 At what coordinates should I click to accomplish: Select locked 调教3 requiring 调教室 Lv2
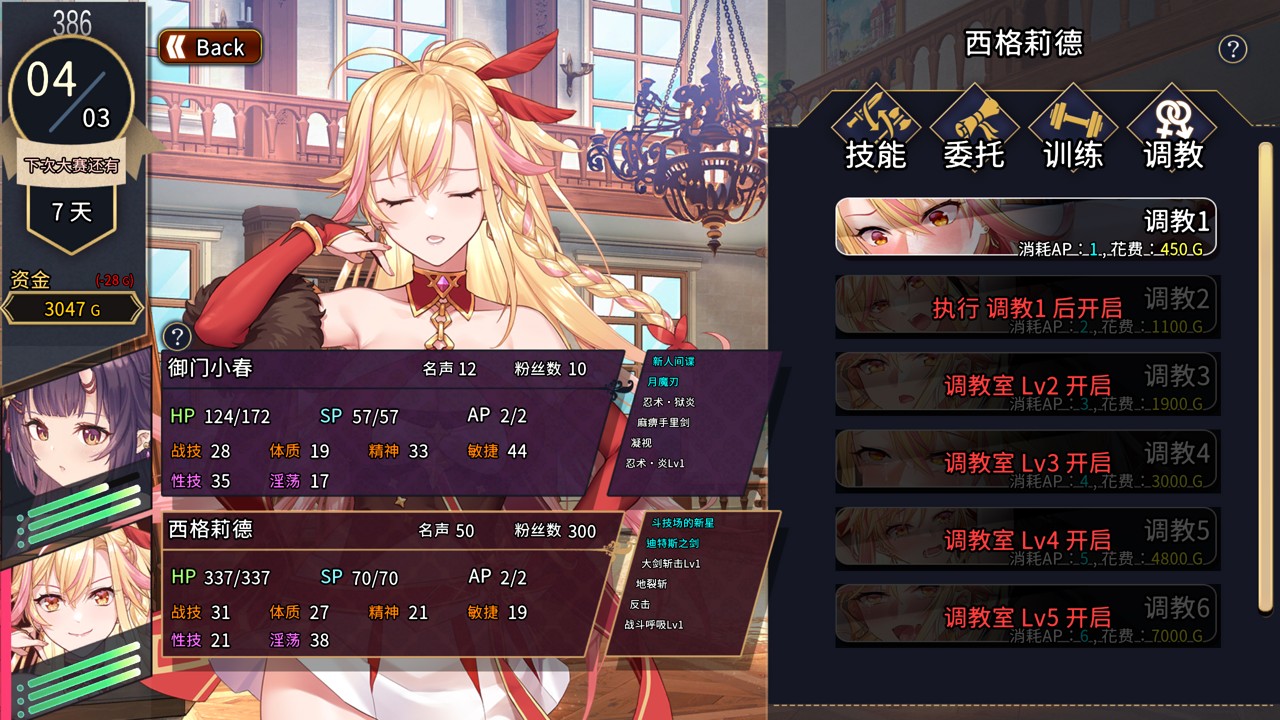tap(1026, 383)
